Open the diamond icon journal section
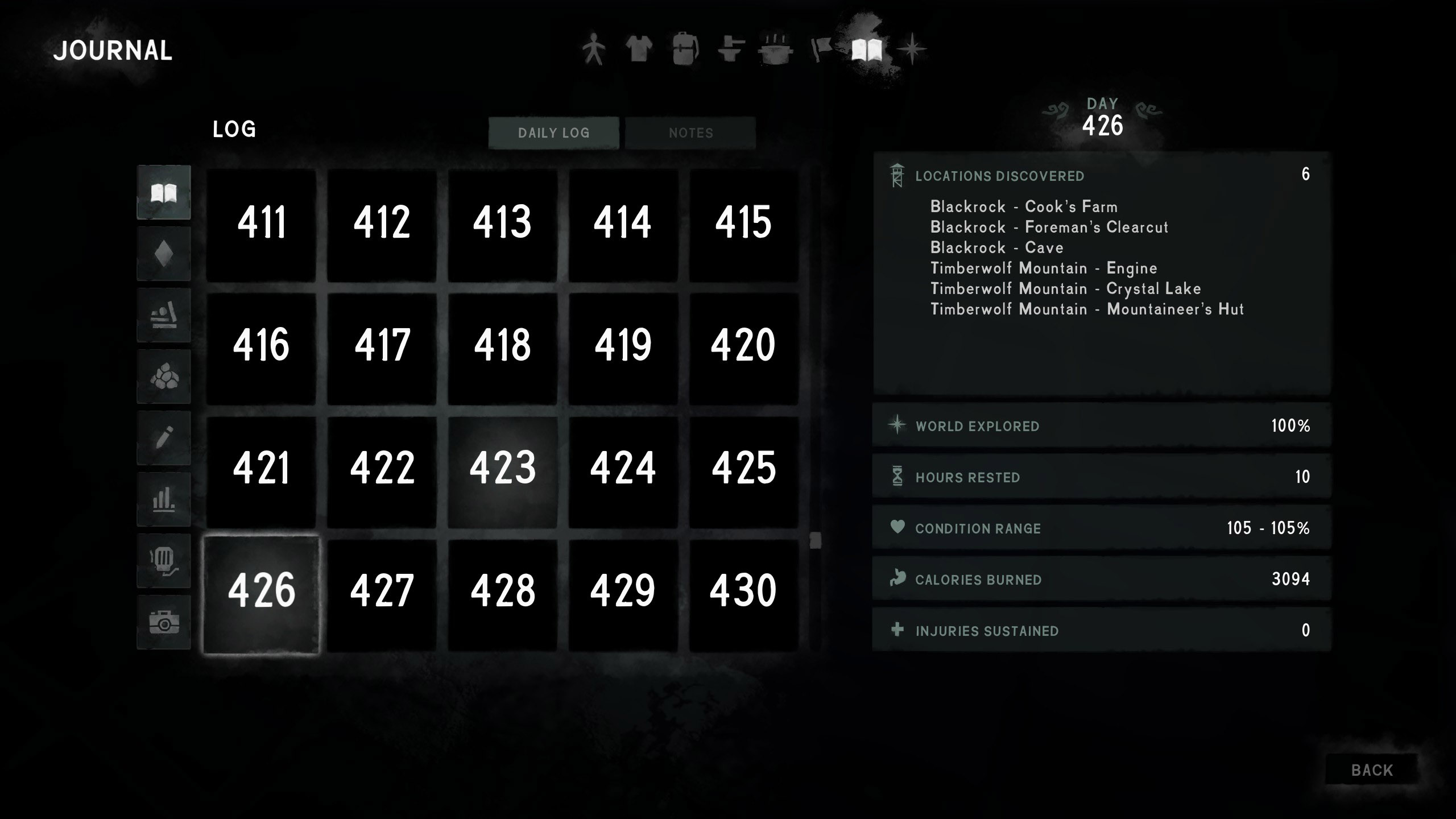Viewport: 1456px width, 819px height. click(164, 254)
